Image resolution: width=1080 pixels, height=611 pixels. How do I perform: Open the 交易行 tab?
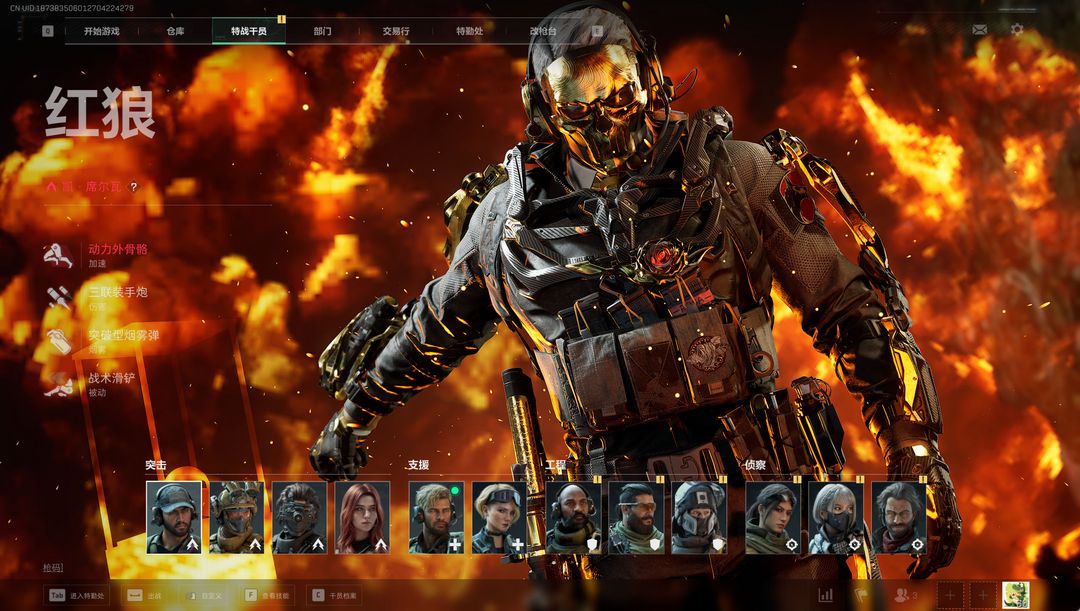coord(395,31)
